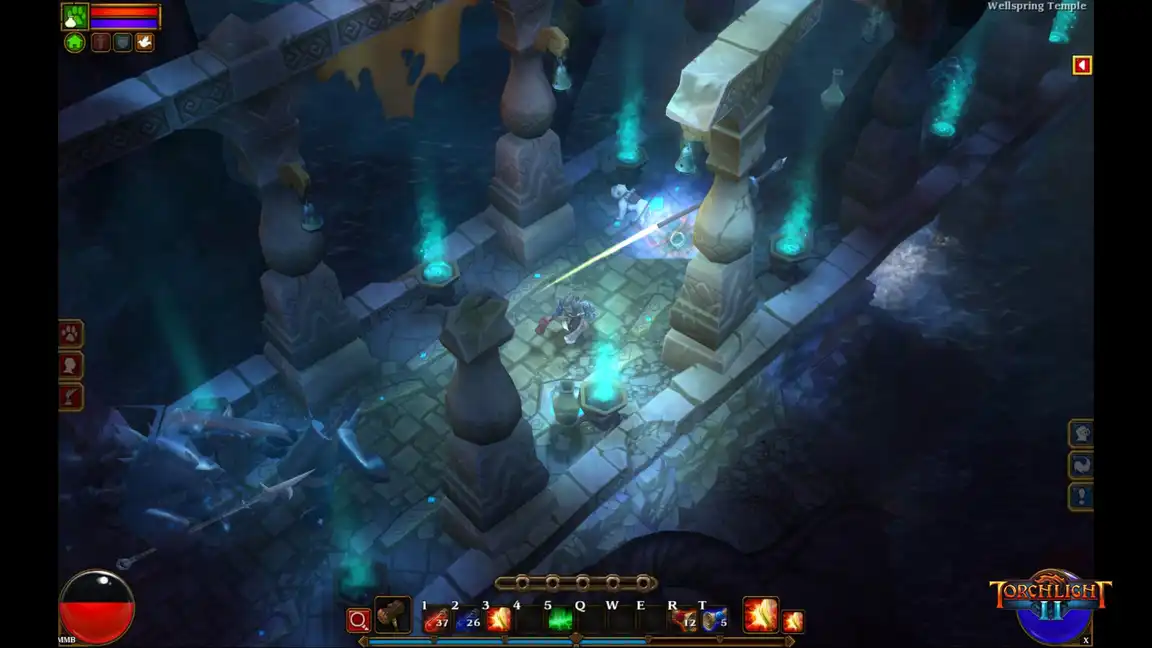
Task: Open the character portrait panel button
Action: [x=71, y=366]
